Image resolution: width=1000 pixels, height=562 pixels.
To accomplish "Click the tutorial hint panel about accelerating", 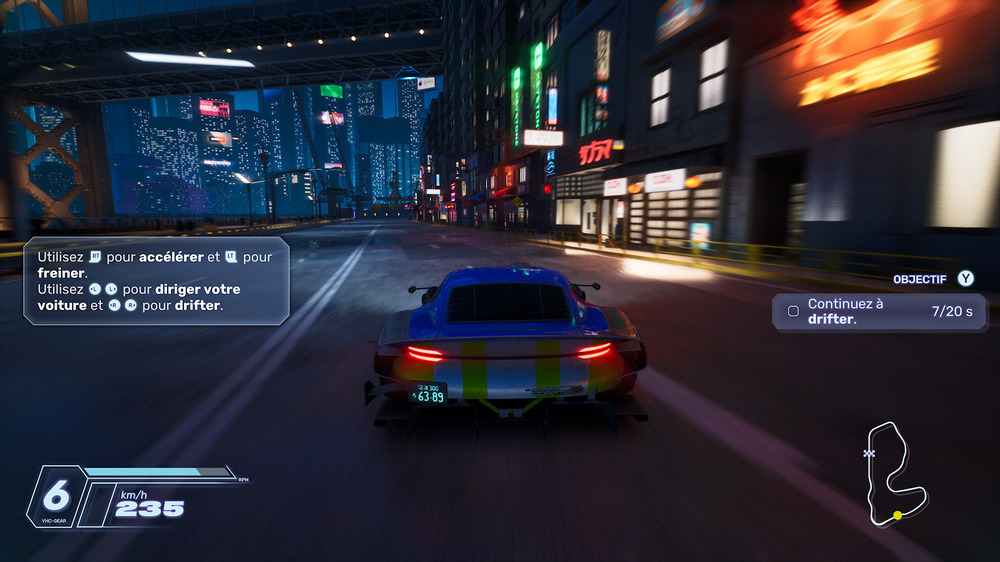I will [x=157, y=281].
